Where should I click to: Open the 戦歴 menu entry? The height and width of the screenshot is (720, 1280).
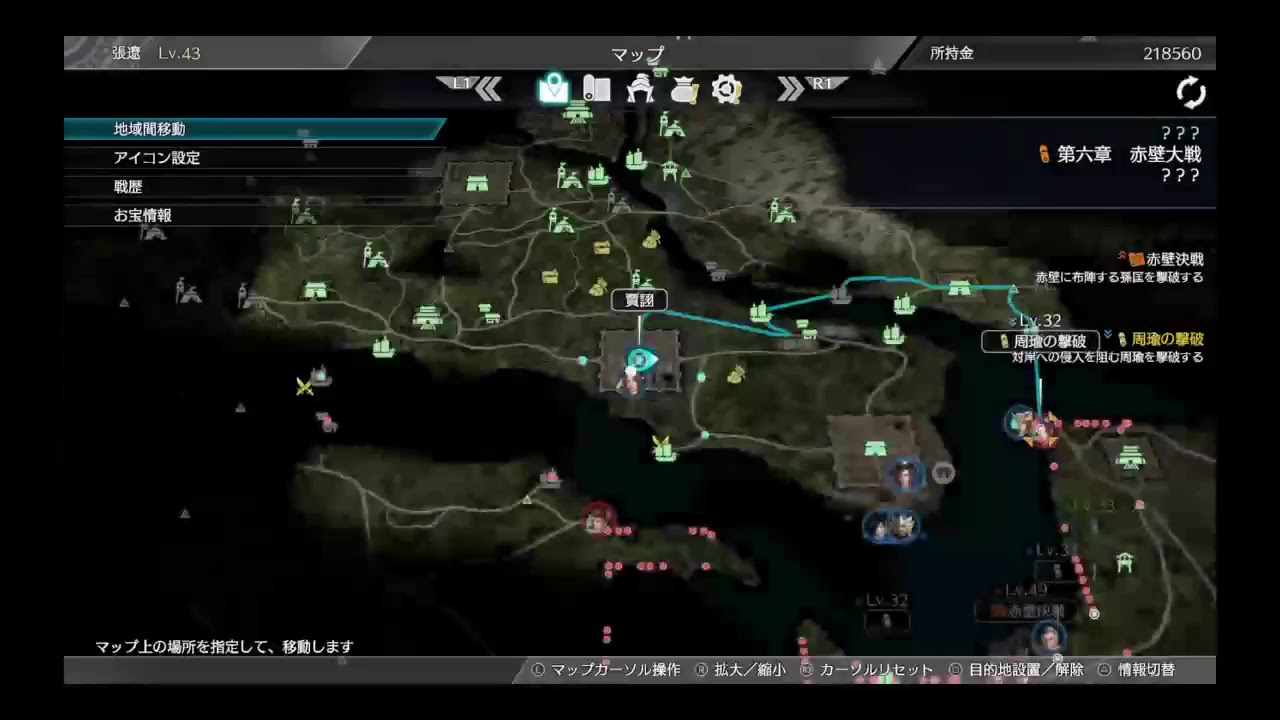(x=127, y=186)
